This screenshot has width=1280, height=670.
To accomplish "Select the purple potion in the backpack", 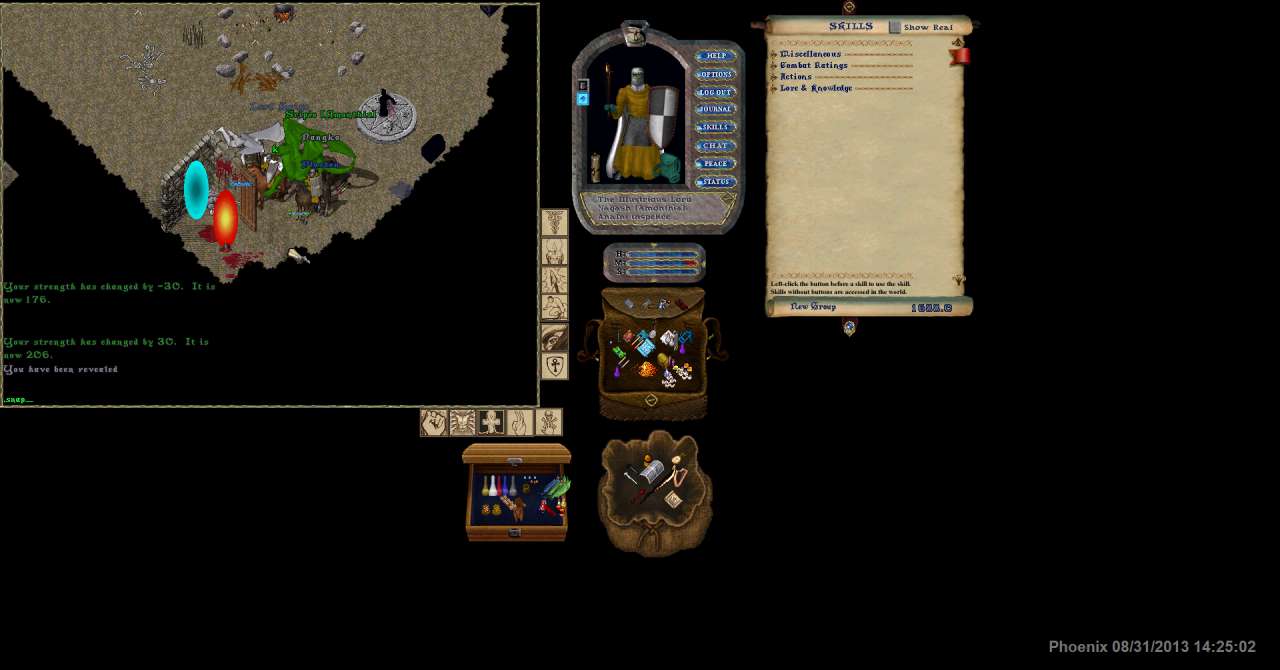I will tap(616, 371).
